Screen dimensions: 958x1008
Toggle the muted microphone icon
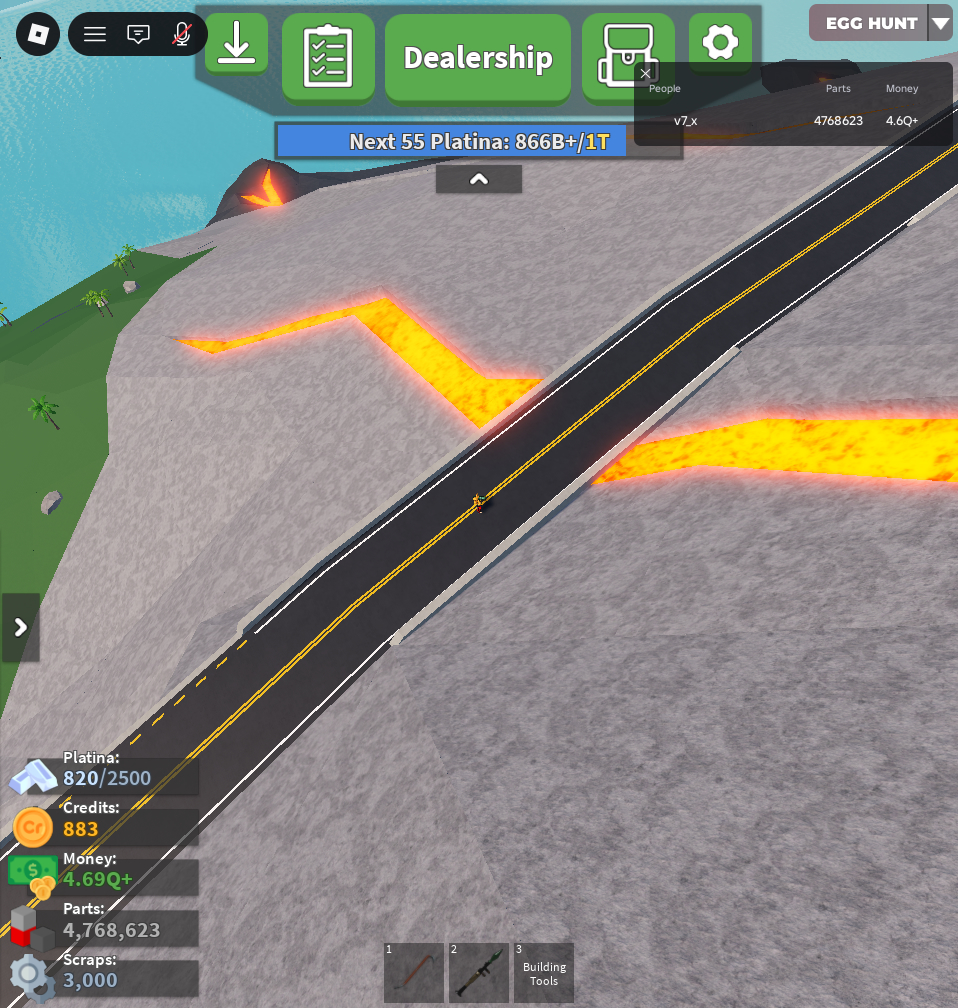182,35
